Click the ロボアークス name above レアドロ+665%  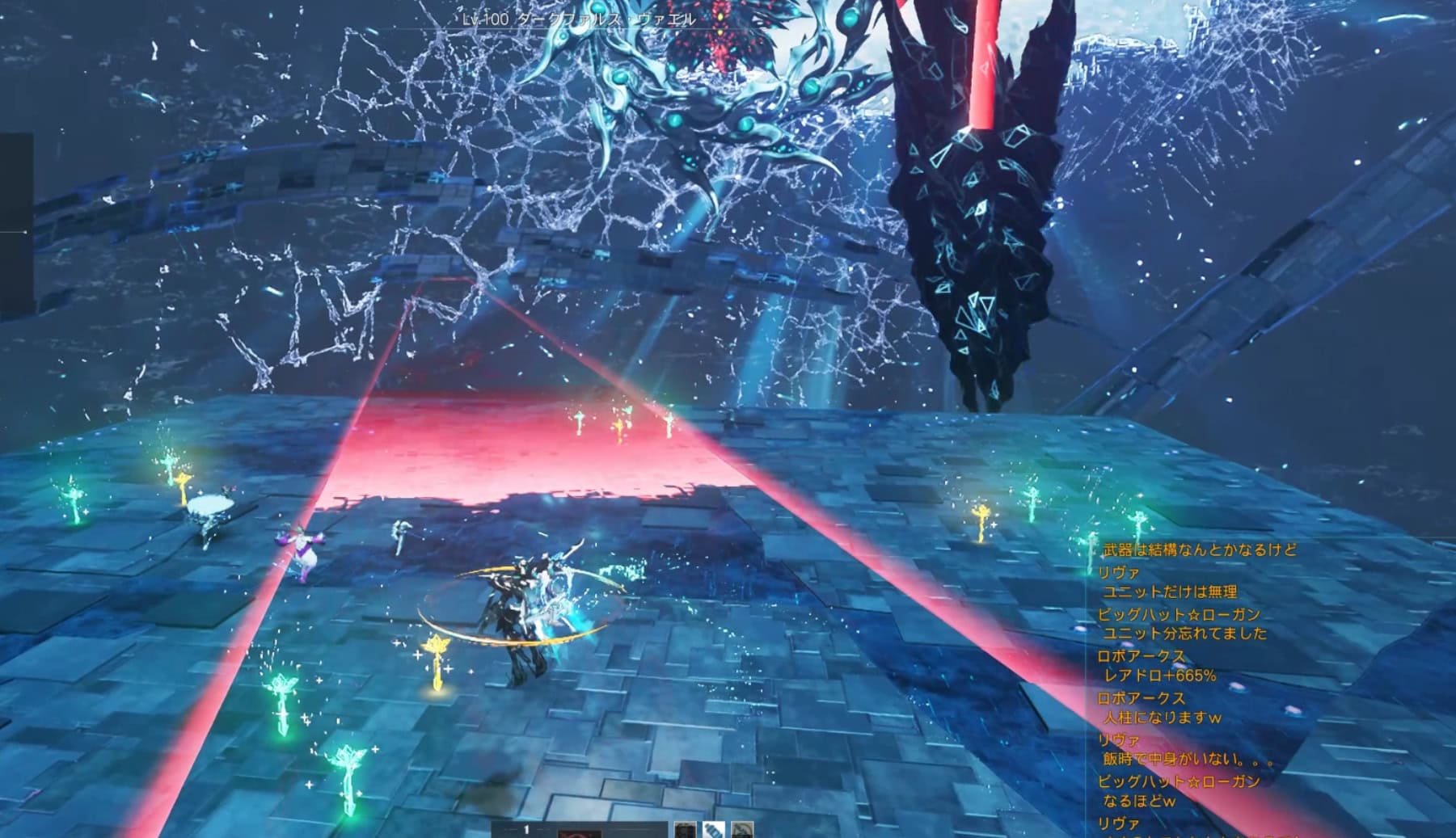[1141, 655]
